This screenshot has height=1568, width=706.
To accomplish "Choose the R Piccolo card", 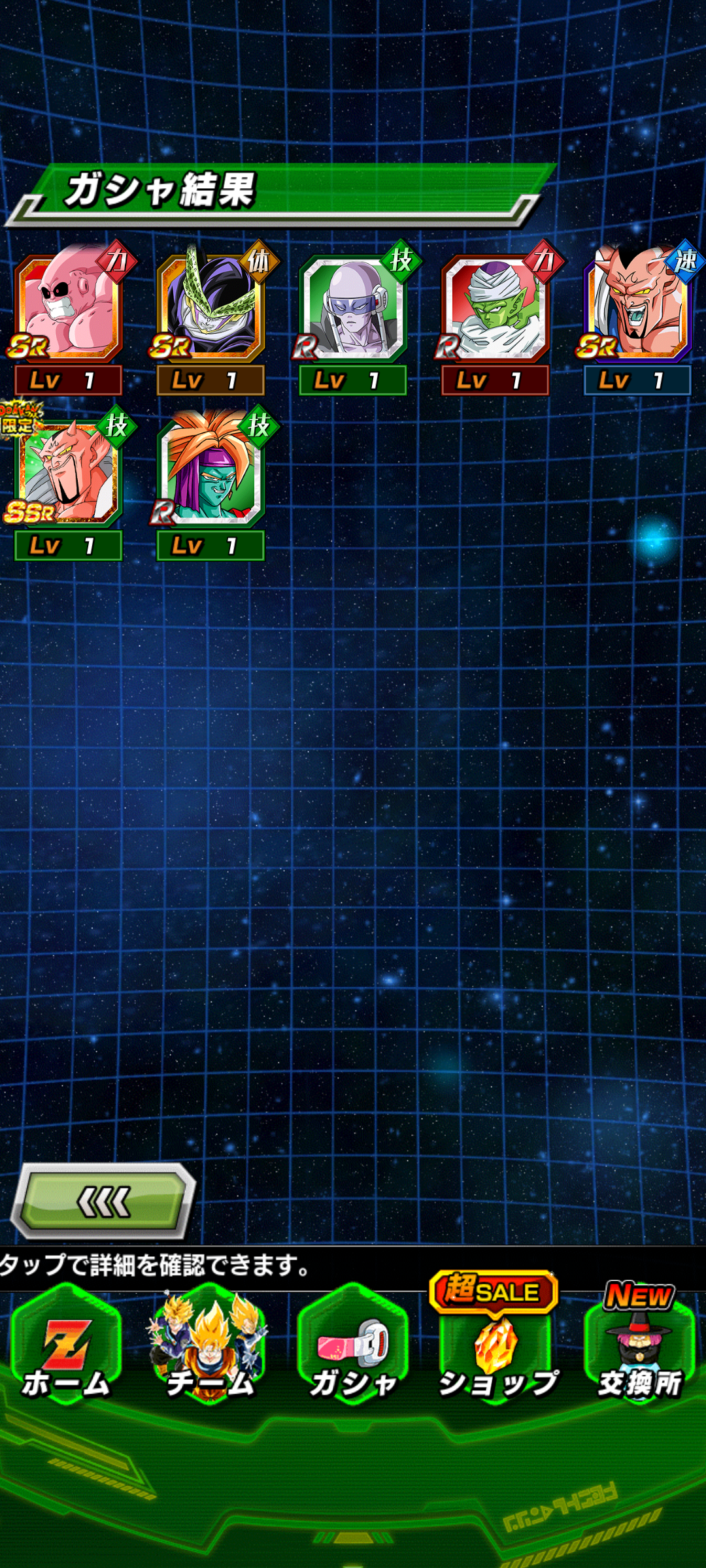I will 496,308.
